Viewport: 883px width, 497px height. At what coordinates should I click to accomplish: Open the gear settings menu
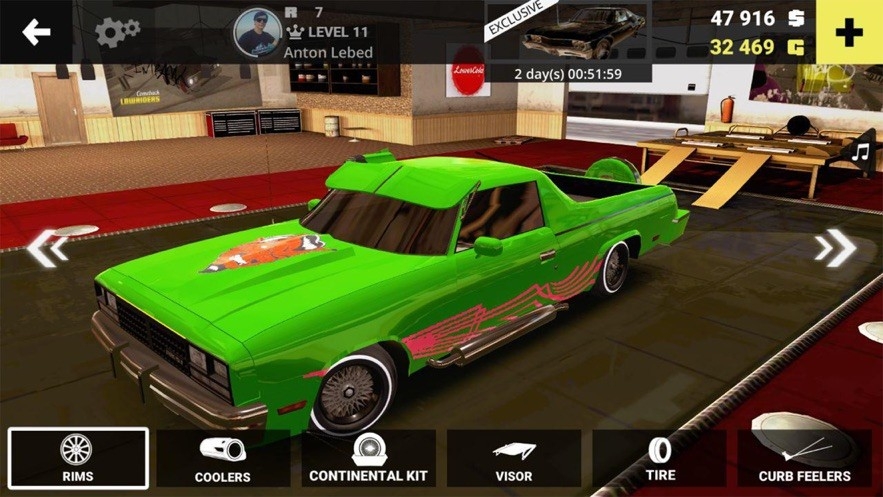(117, 32)
